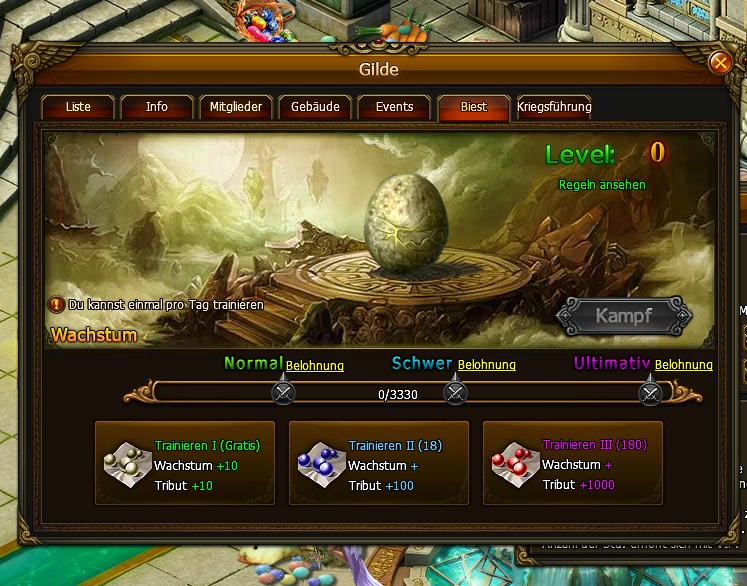This screenshot has height=586, width=747.
Task: Close the Gilde window
Action: click(x=720, y=63)
